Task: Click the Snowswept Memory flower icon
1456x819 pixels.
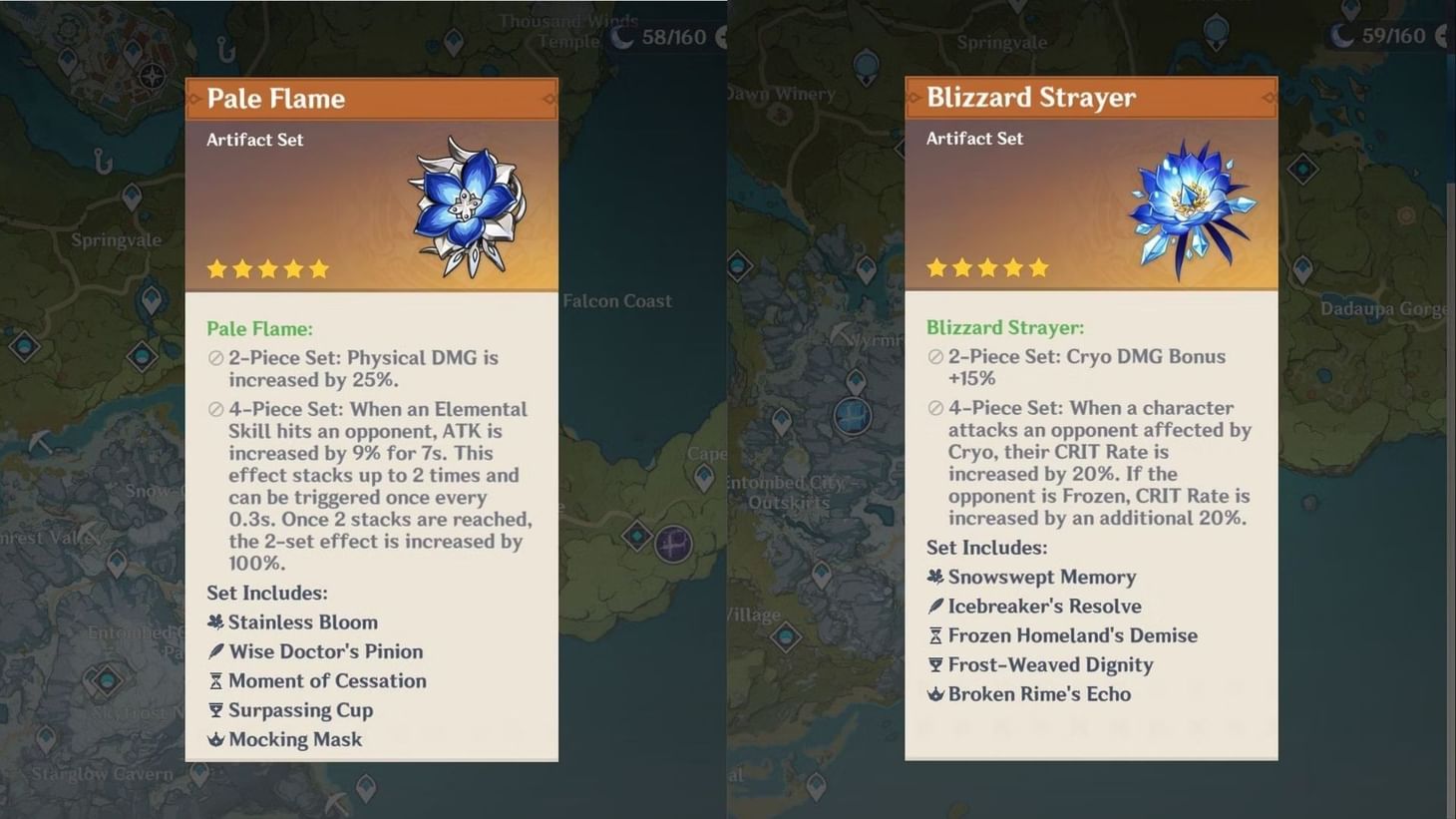Action: point(934,577)
